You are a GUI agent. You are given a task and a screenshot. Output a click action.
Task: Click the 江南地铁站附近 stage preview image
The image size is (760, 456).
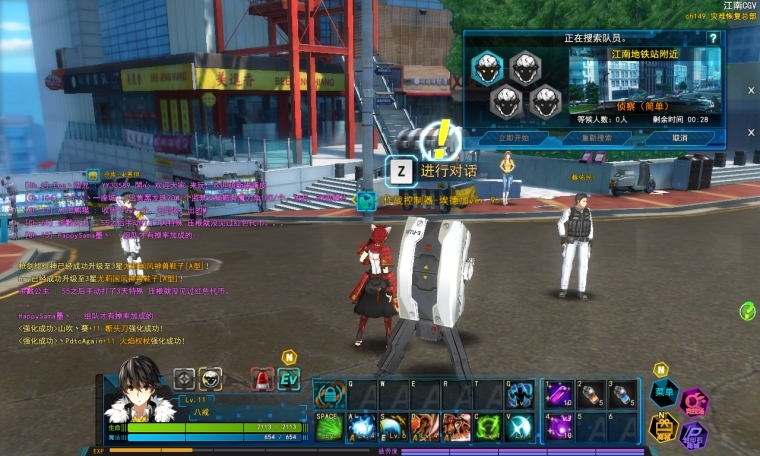pyautogui.click(x=643, y=77)
